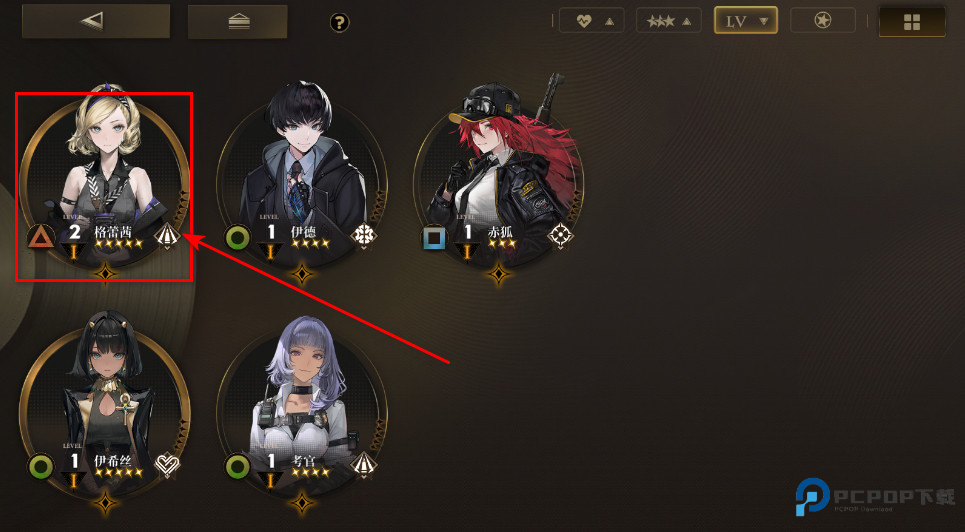Sort characters by heart affinity
The width and height of the screenshot is (965, 532).
591,20
